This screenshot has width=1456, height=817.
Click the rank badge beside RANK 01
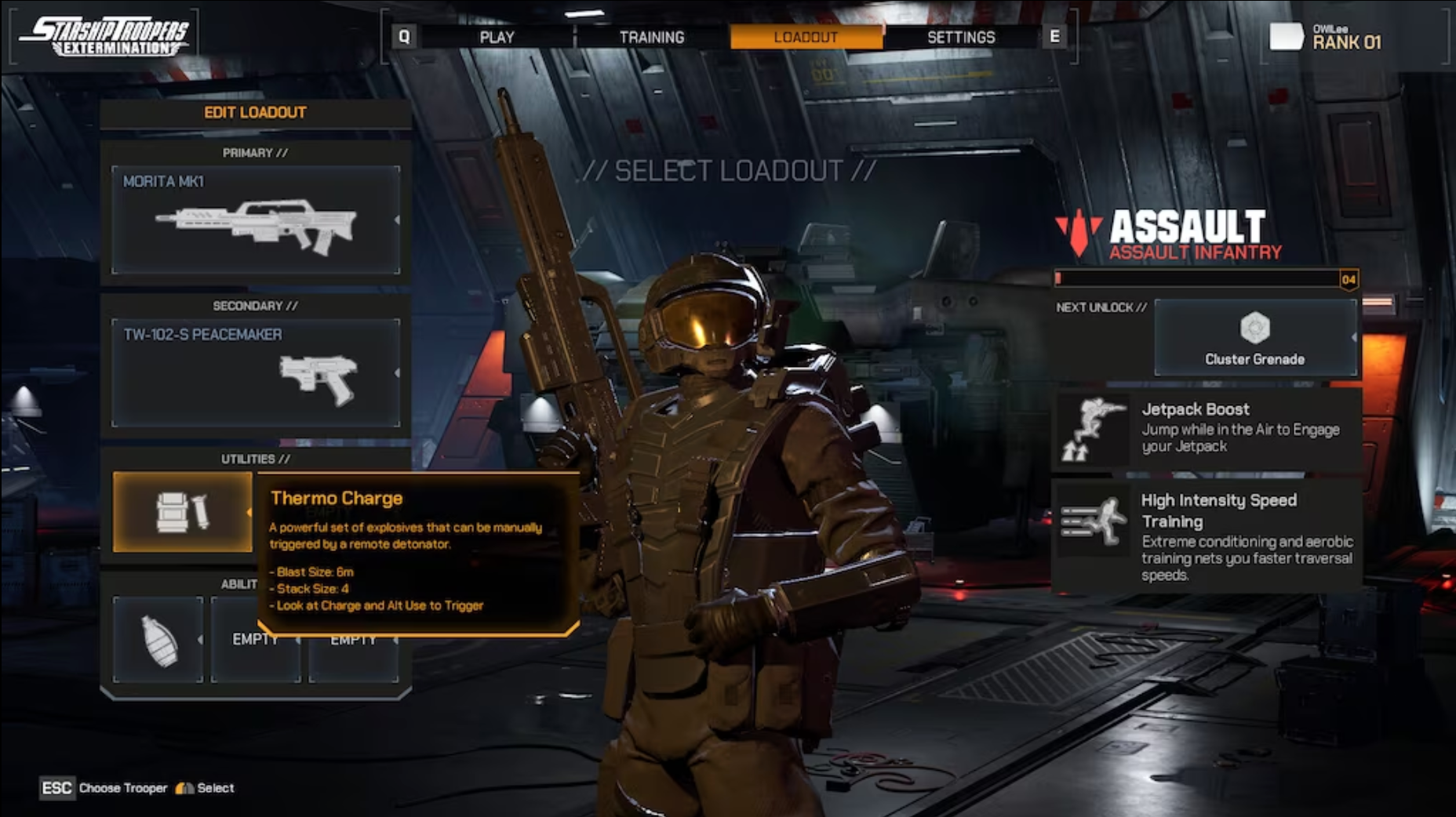click(x=1288, y=37)
